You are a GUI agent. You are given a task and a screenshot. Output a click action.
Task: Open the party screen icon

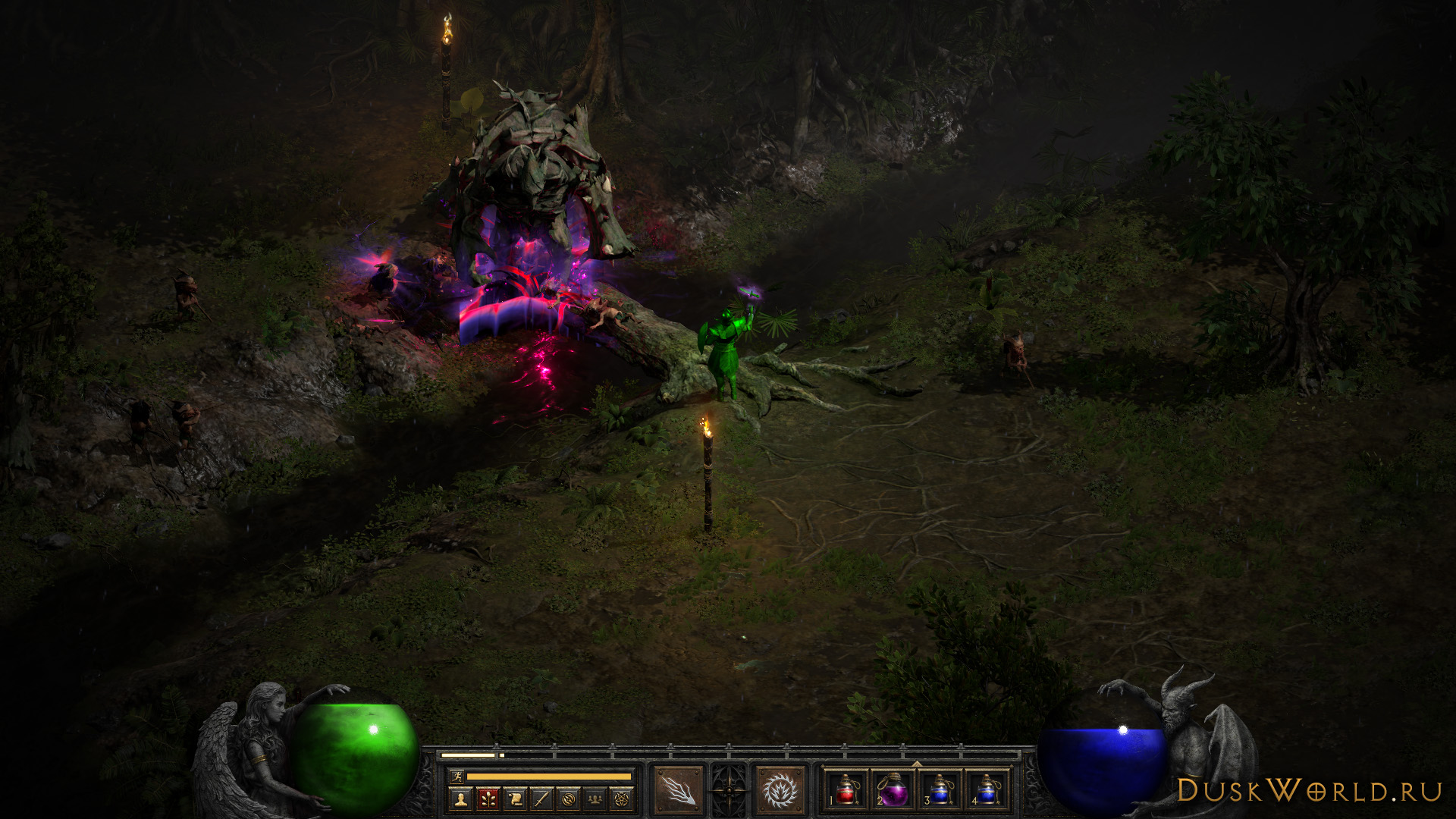coord(595,799)
